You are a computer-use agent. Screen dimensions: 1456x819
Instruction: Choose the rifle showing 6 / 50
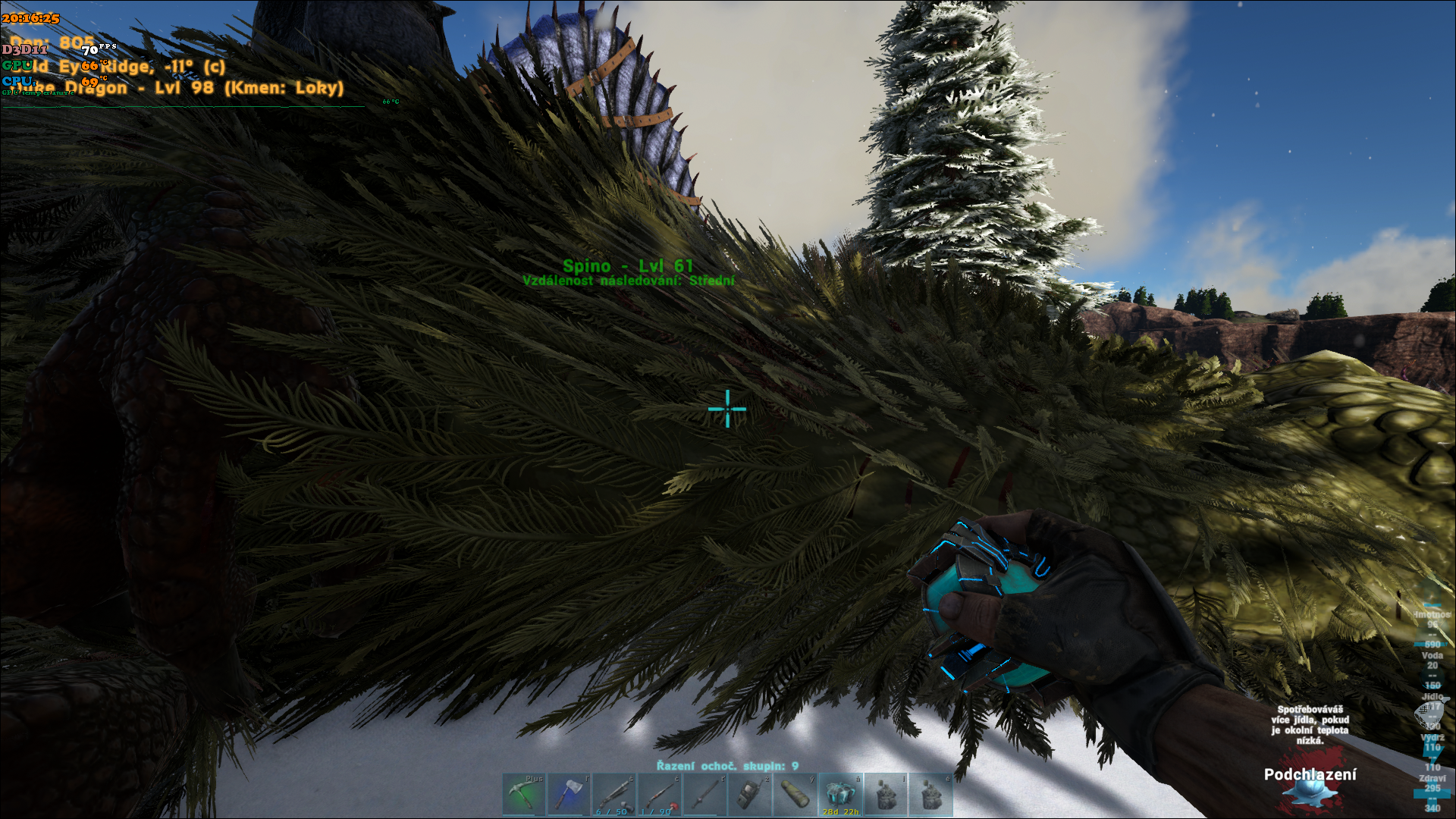coord(613,794)
